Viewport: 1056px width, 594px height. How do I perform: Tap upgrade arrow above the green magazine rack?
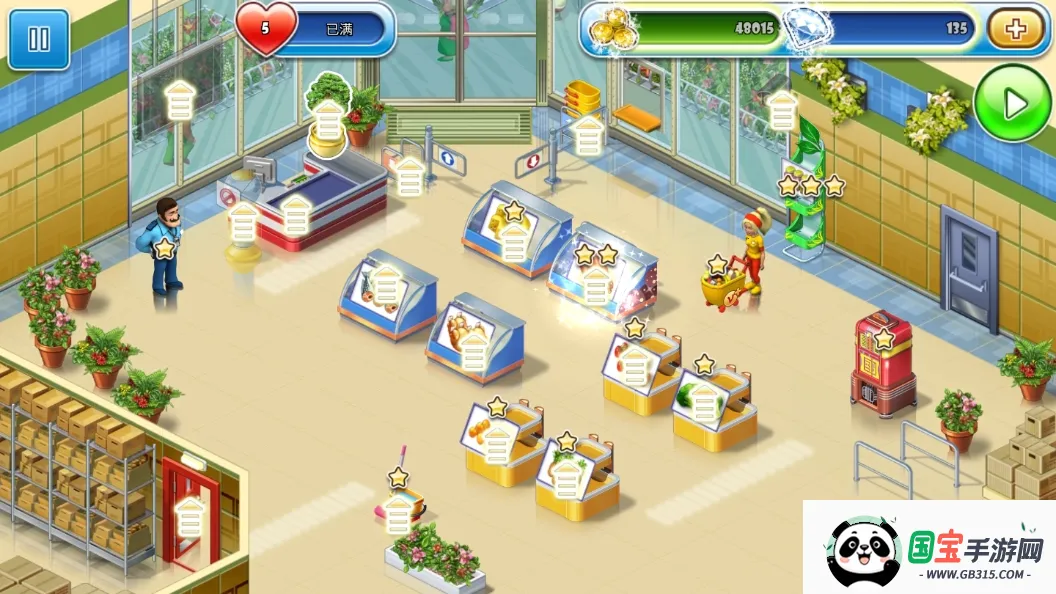click(x=782, y=111)
